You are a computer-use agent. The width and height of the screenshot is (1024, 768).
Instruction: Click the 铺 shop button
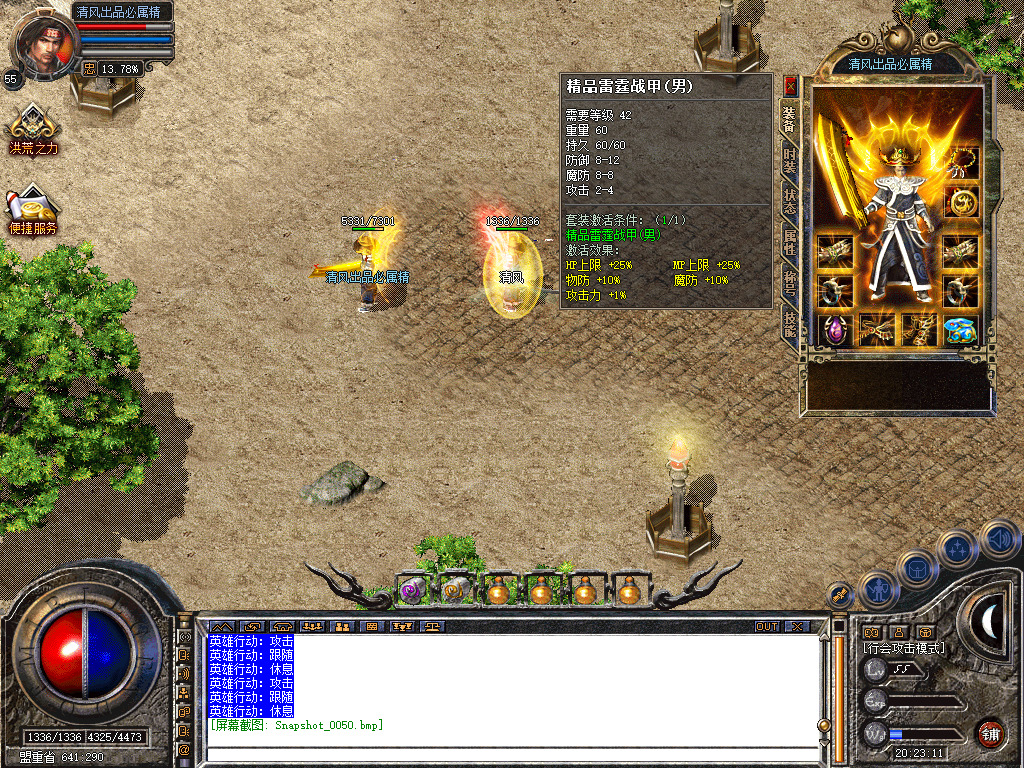990,733
